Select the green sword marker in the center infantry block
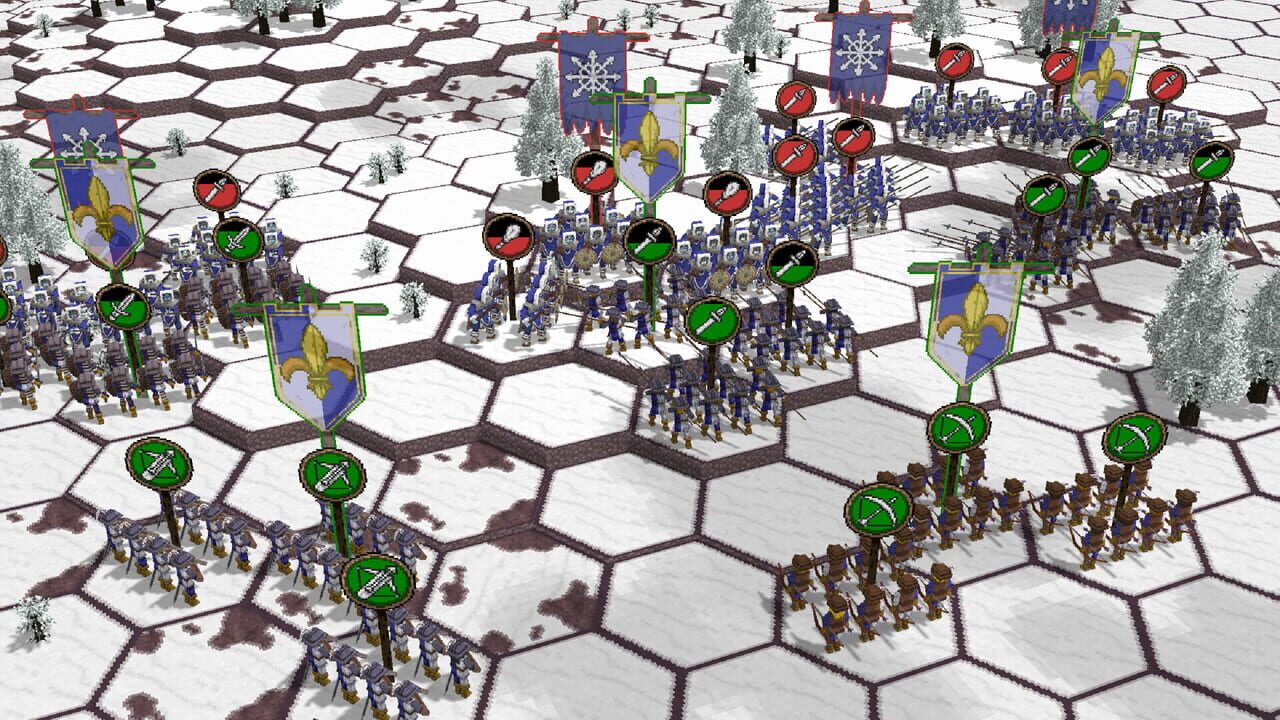The image size is (1280, 720). click(x=712, y=321)
